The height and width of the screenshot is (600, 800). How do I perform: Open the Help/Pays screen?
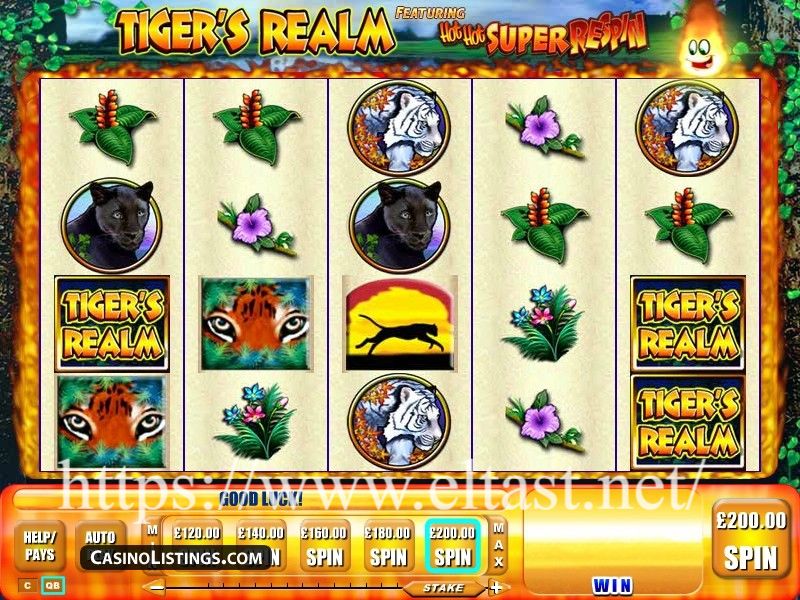pos(39,545)
